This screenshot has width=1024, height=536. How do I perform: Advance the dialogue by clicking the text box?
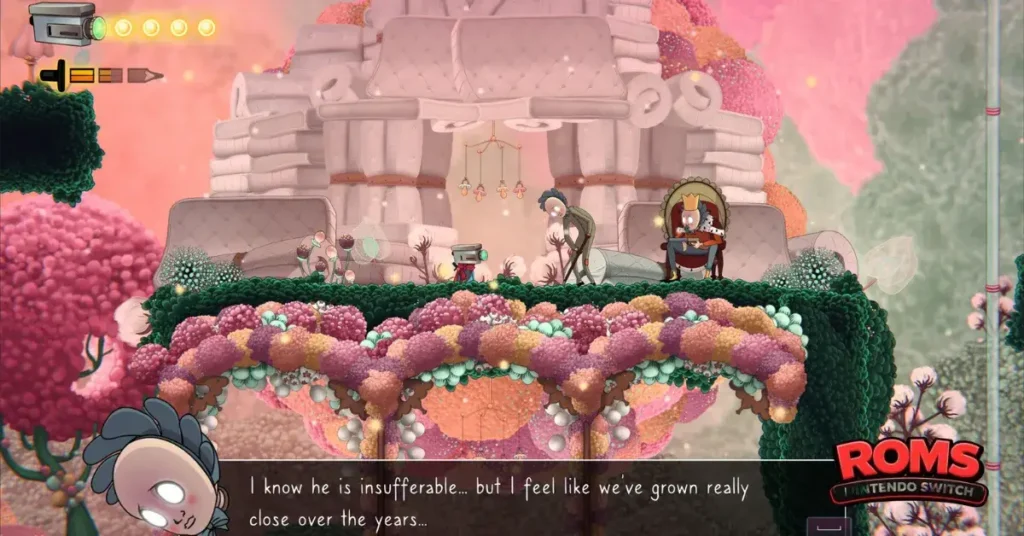coord(520,498)
